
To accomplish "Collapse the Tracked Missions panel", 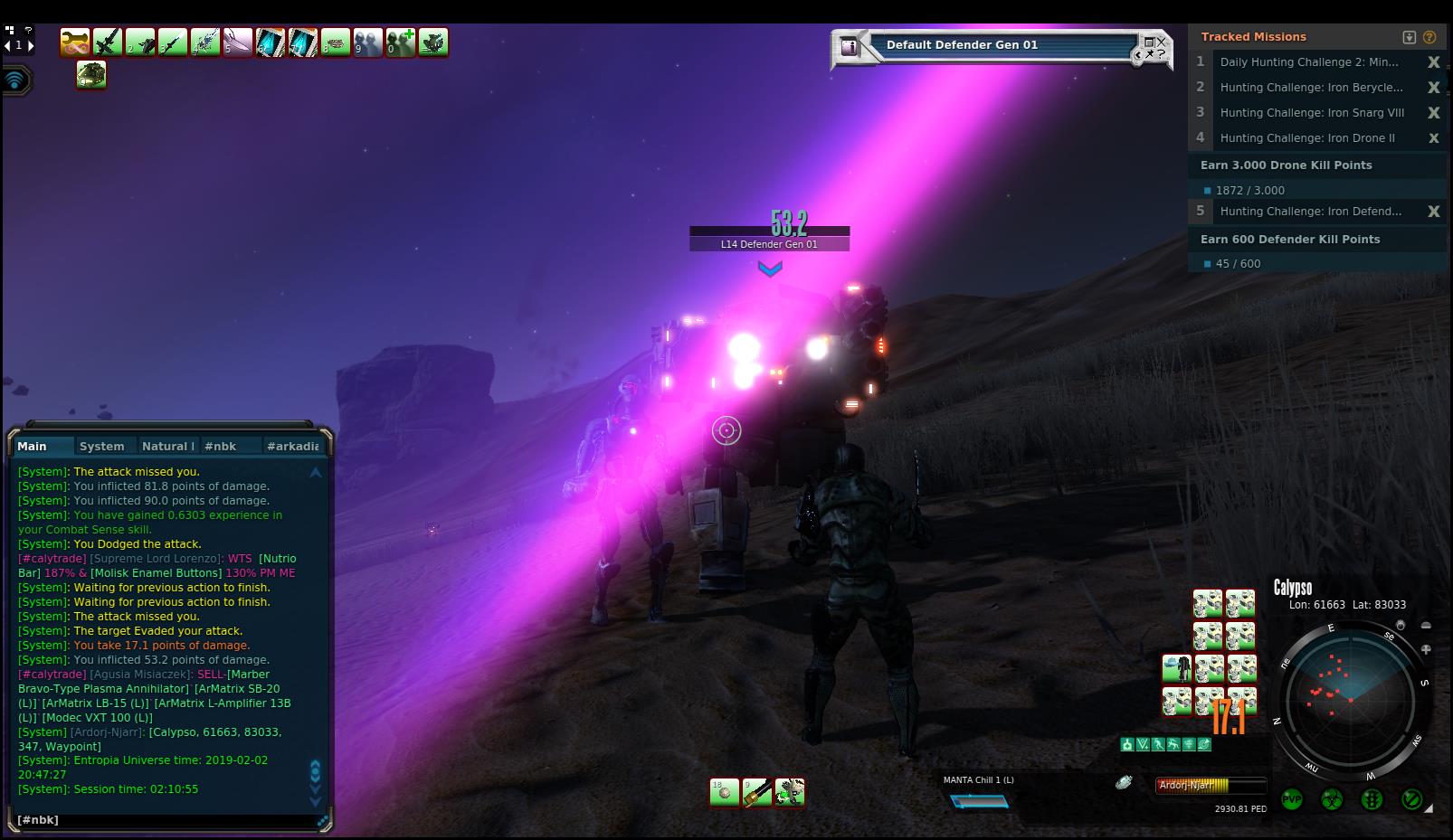I will point(1409,37).
